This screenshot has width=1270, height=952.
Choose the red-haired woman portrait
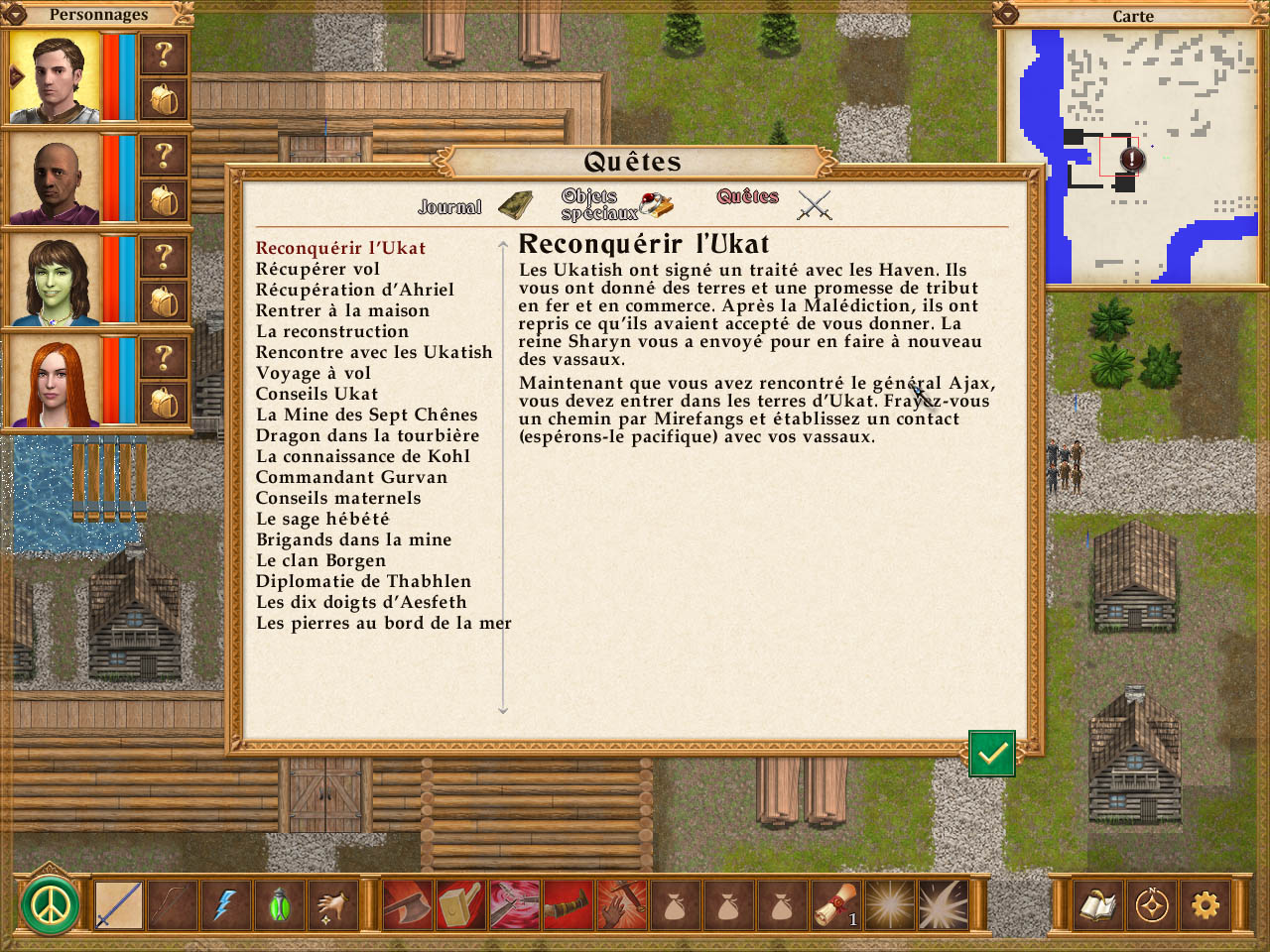point(56,381)
